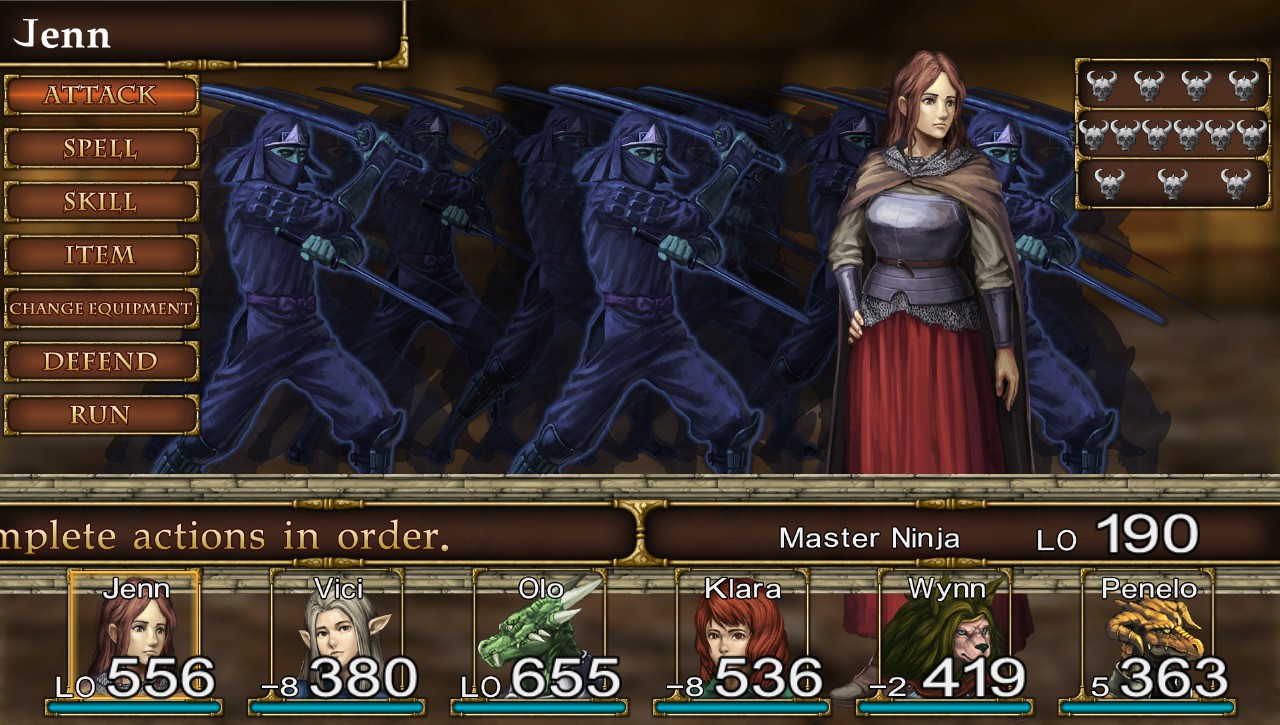Choose Run to flee battle
Image resolution: width=1280 pixels, height=725 pixels.
pos(100,414)
